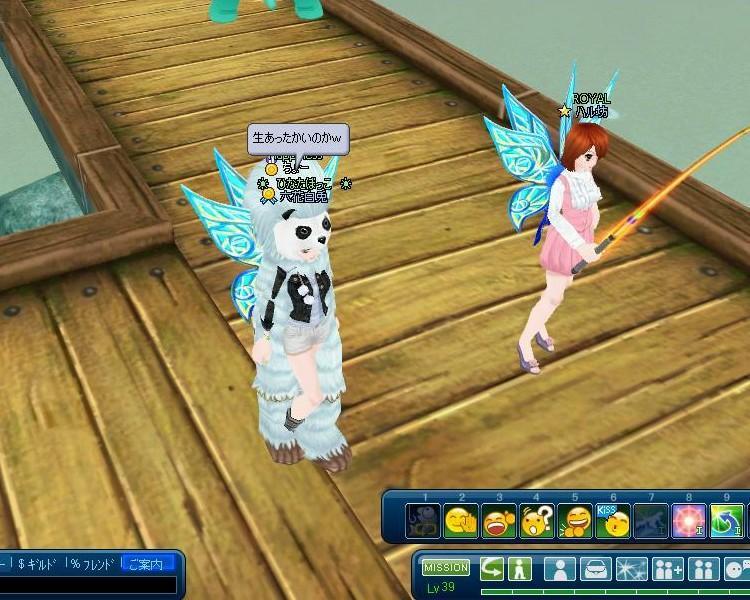Cast the pink burst skill in slot 8
Viewport: 750px width, 600px height.
click(x=688, y=521)
